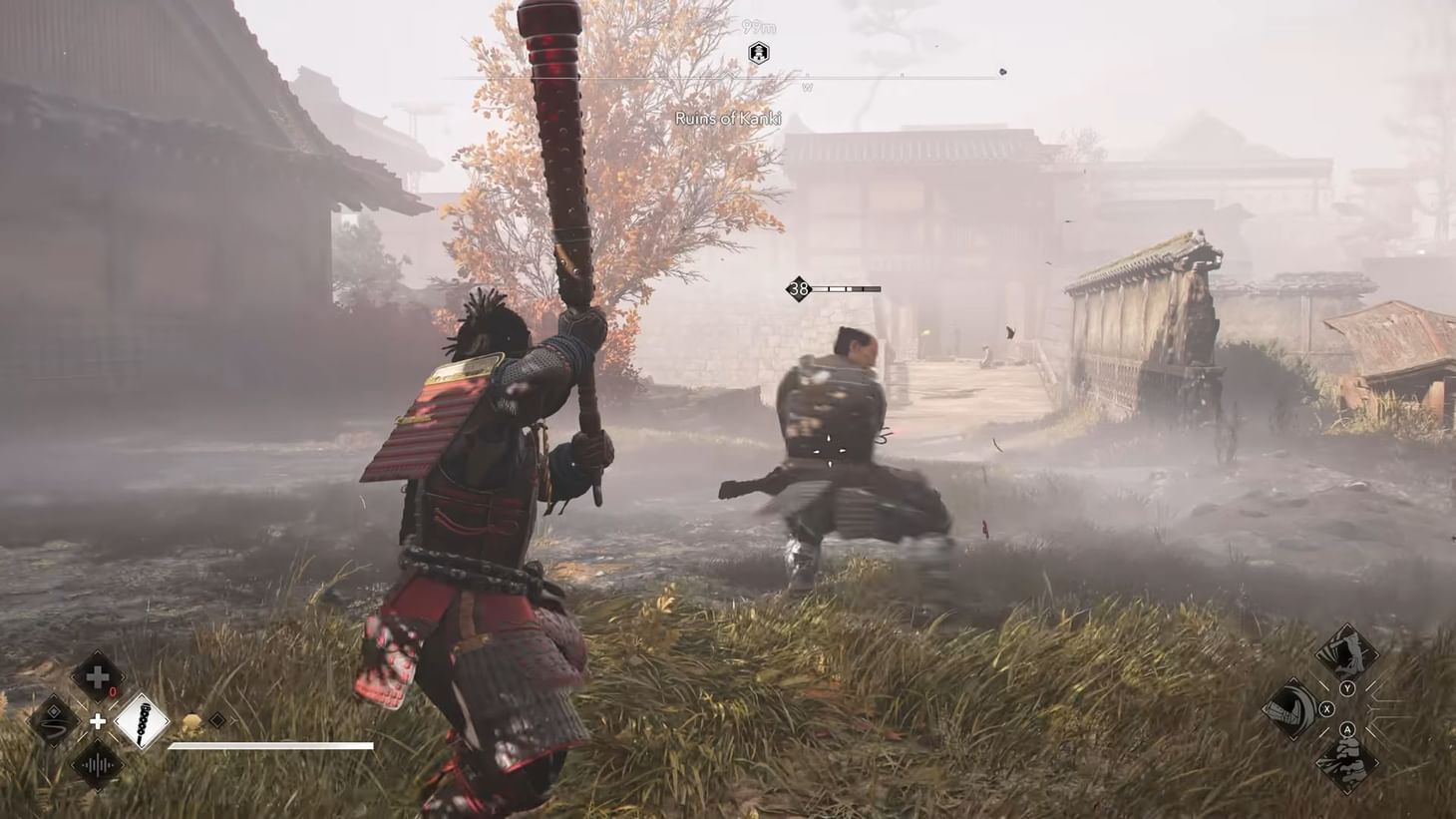
Task: Open the sound chime icon in the lower-left diamond
Action: [98, 765]
